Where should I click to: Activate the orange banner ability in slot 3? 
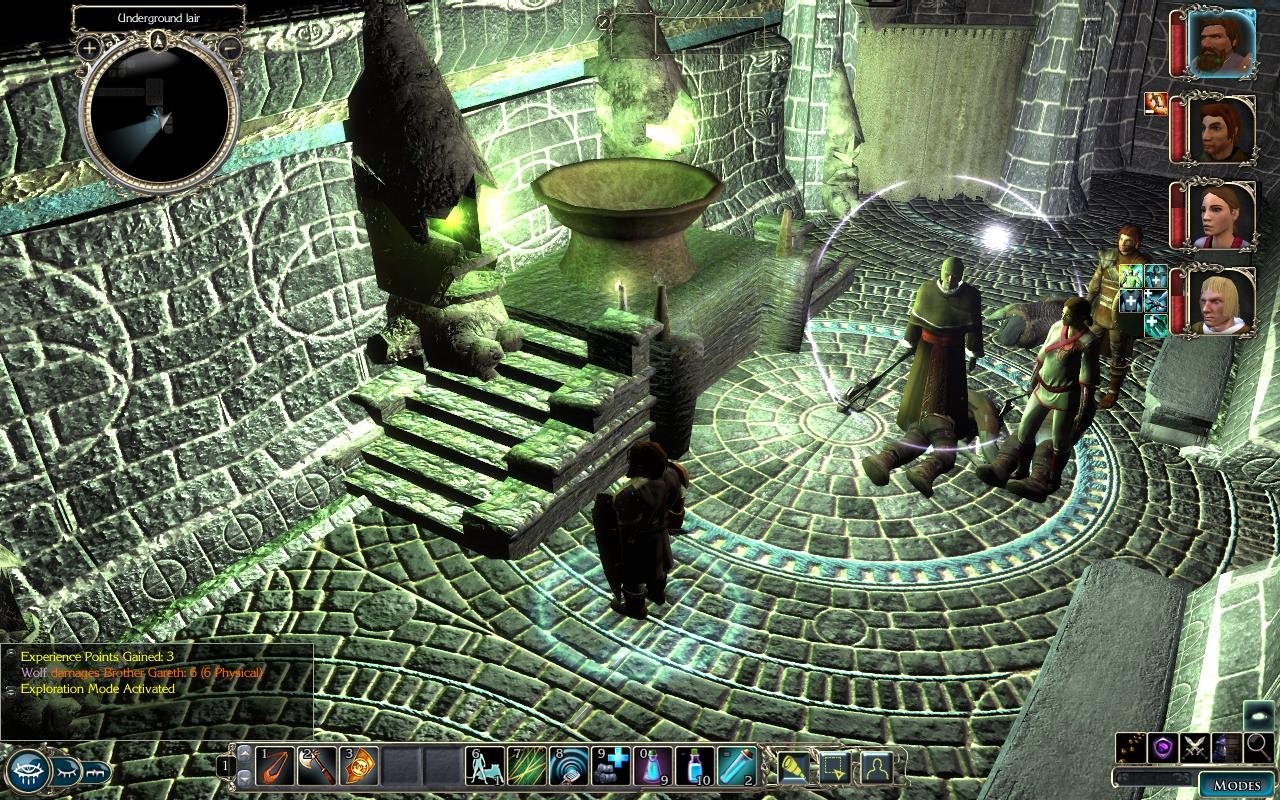[x=358, y=766]
